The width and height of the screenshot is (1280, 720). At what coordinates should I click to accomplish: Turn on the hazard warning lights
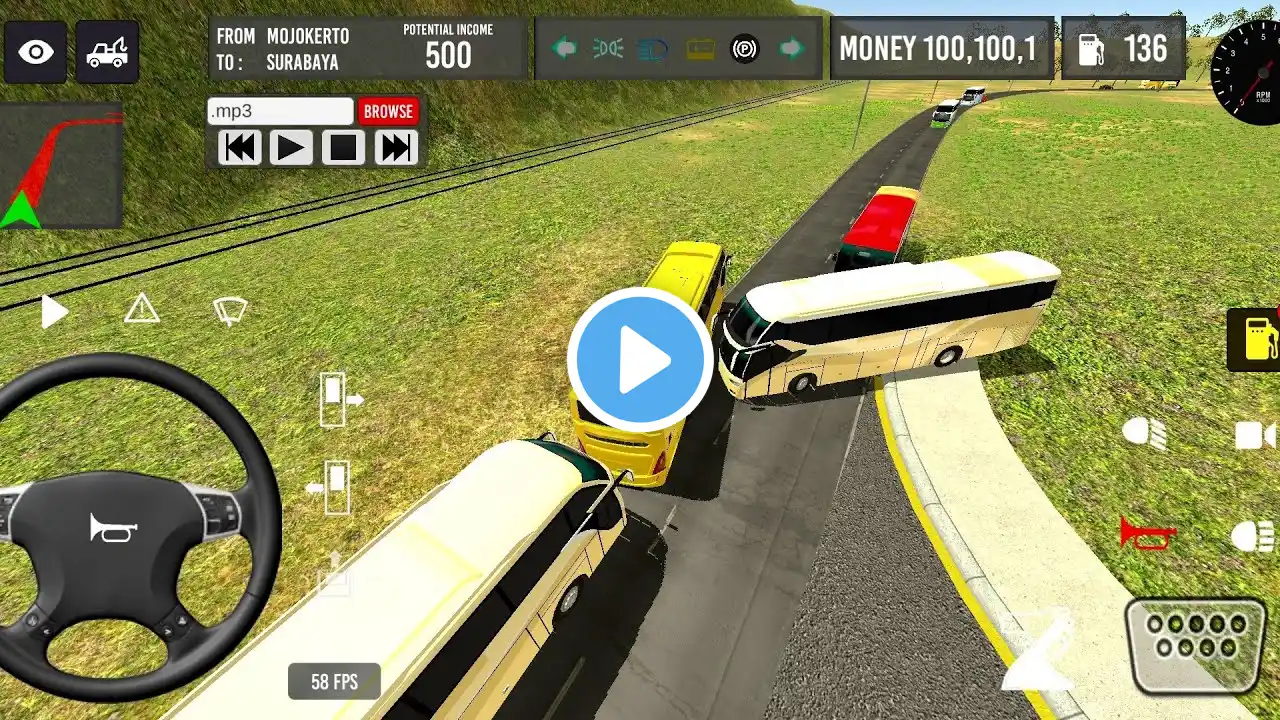(142, 310)
